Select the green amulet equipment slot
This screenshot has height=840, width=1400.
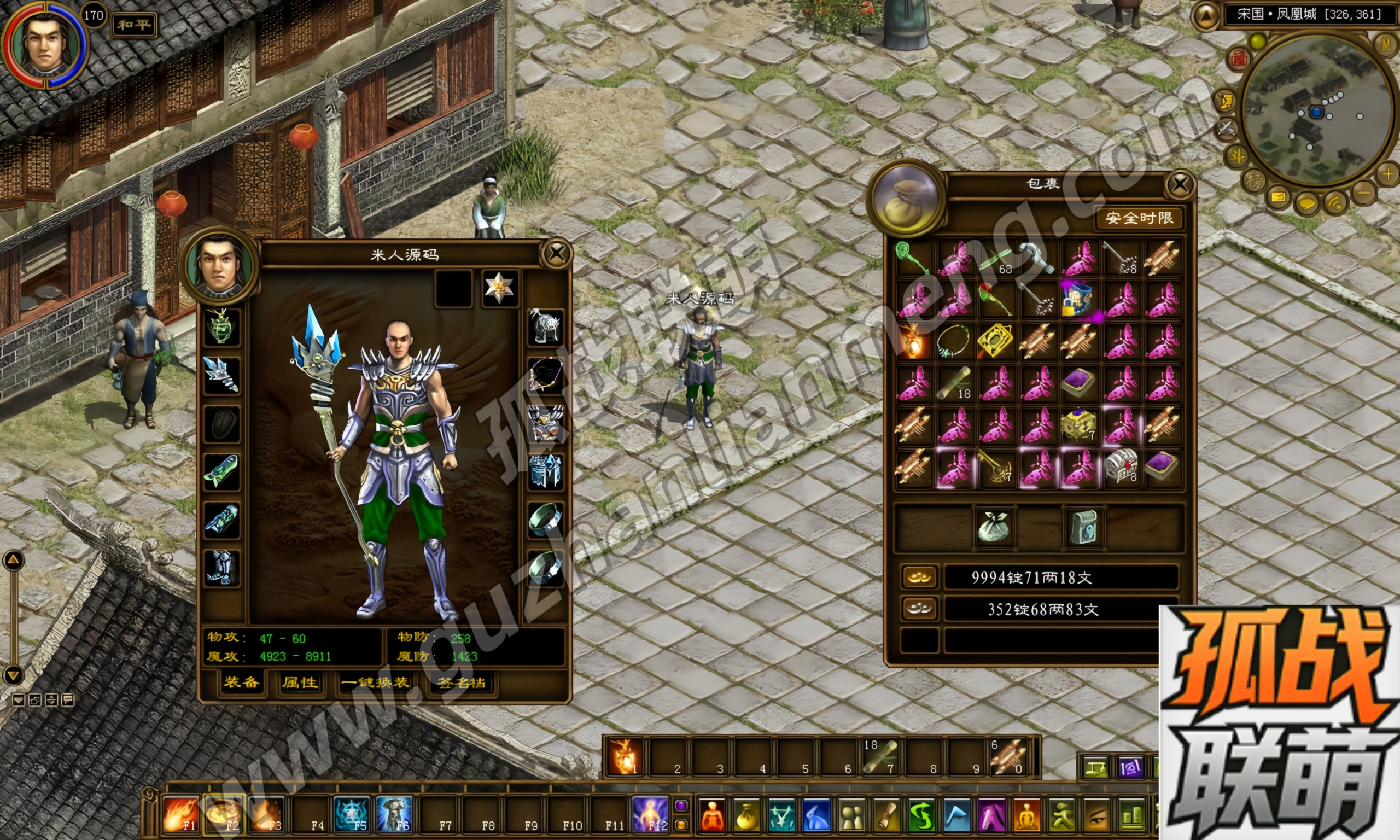pyautogui.click(x=221, y=326)
